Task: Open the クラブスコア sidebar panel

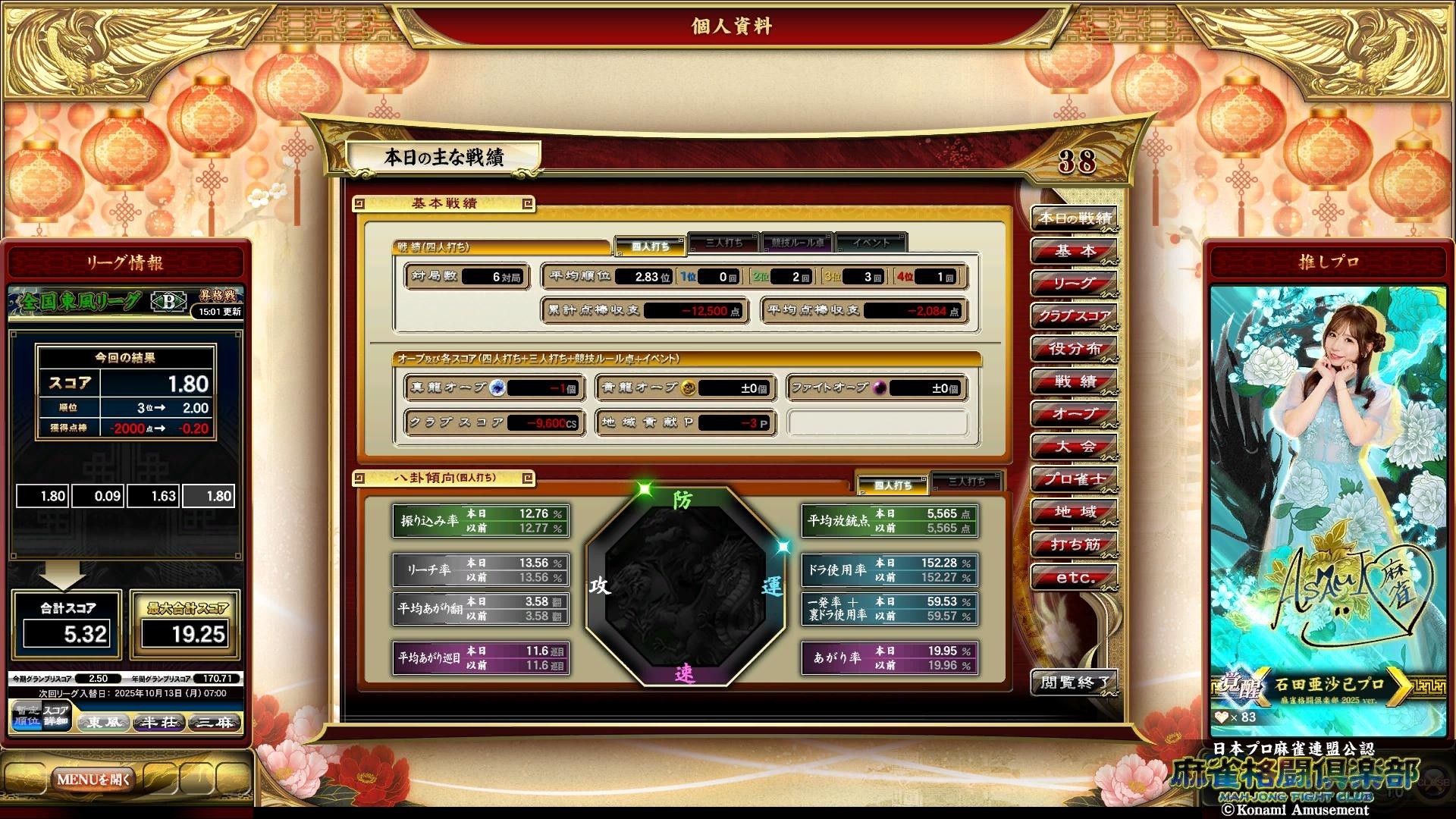Action: 1074,316
